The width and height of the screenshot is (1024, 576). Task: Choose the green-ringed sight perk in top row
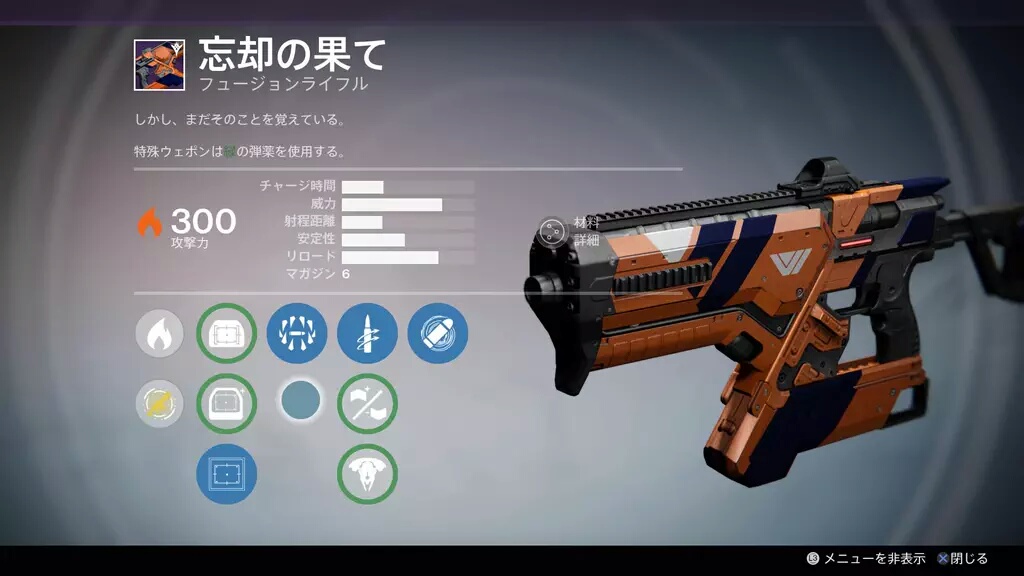click(x=227, y=333)
